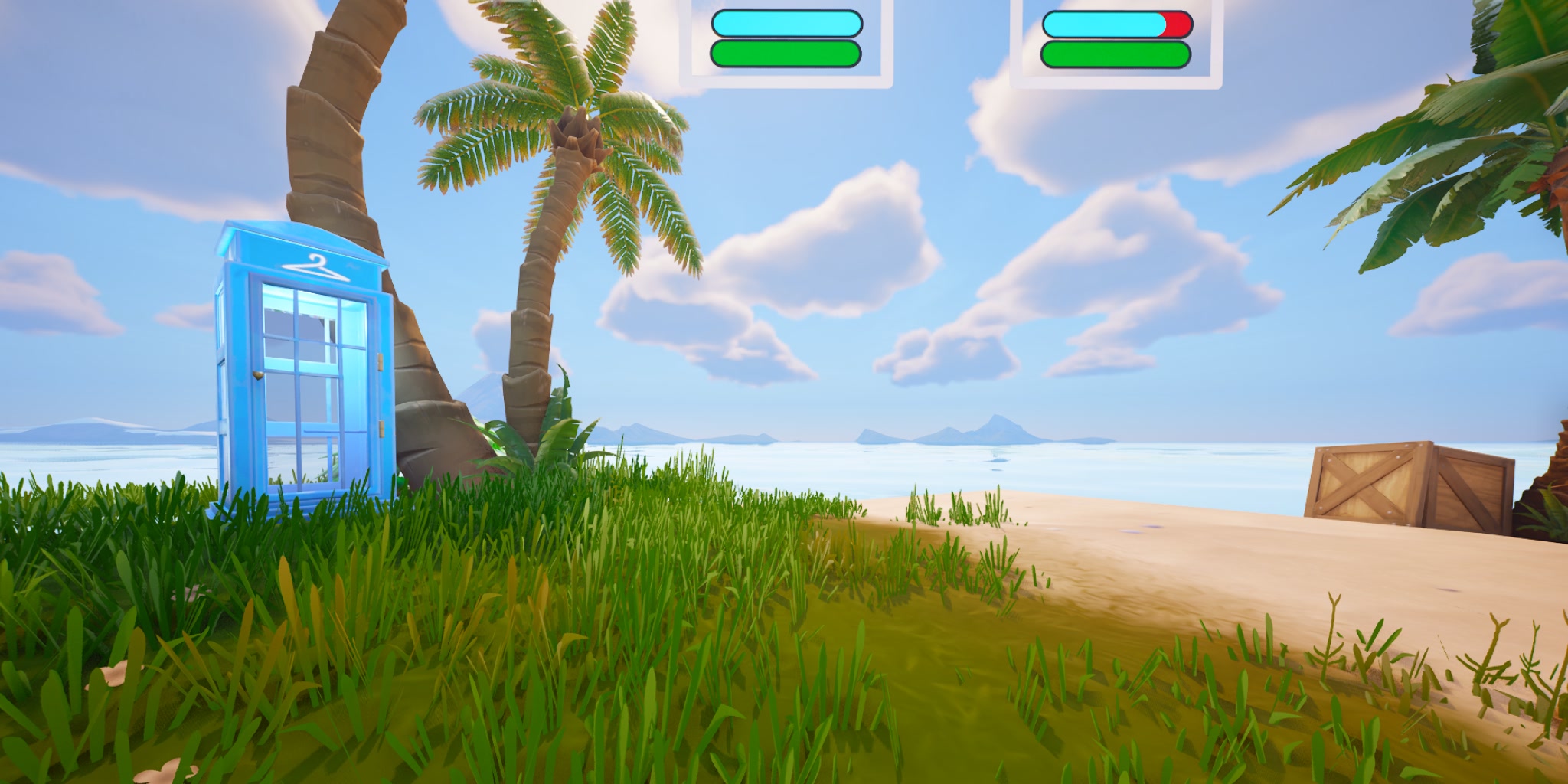Screen dimensions: 1568x784
Task: Click the left player's cyan shield bar
Action: point(787,25)
